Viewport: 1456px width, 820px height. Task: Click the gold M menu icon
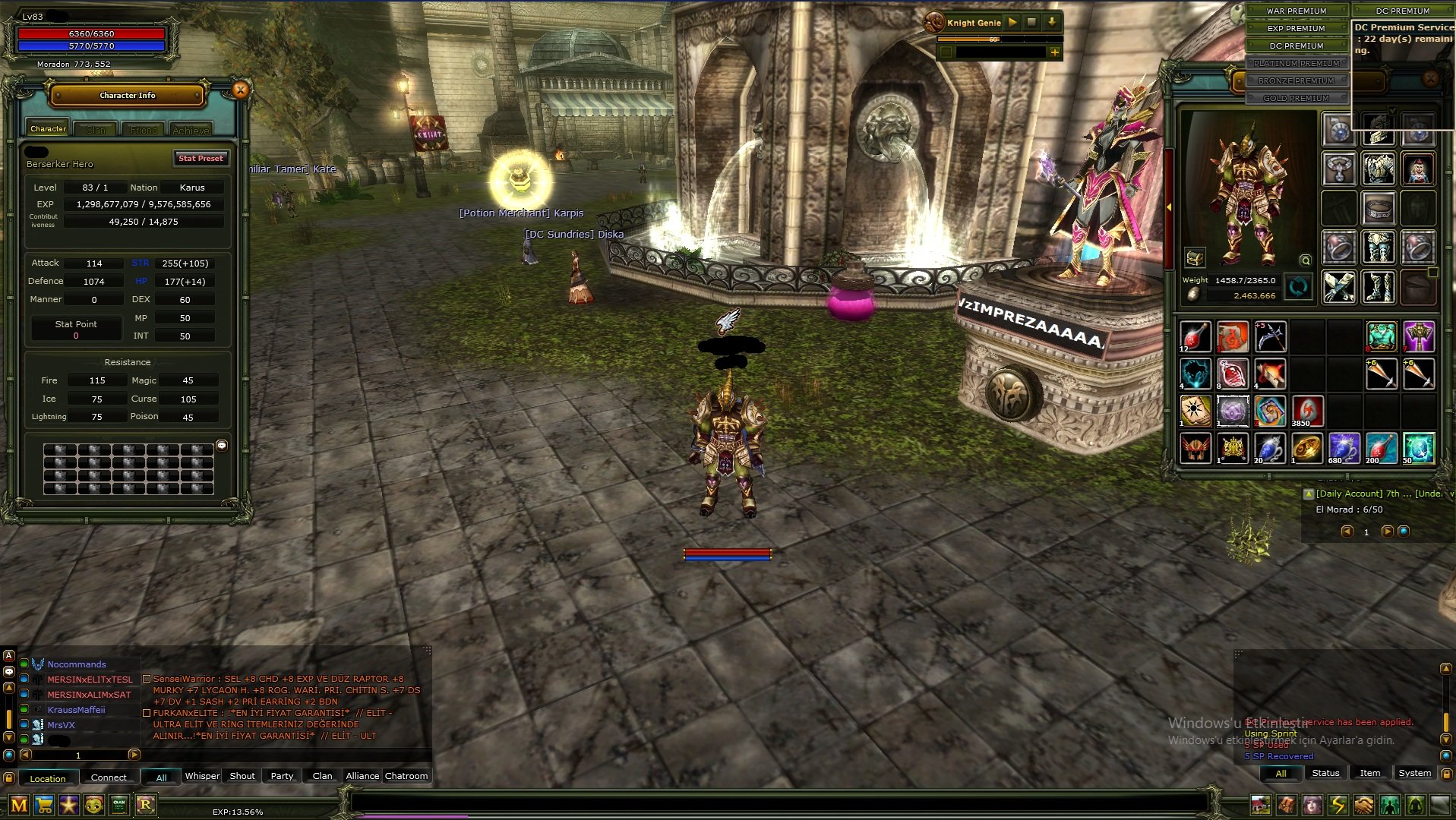19,805
